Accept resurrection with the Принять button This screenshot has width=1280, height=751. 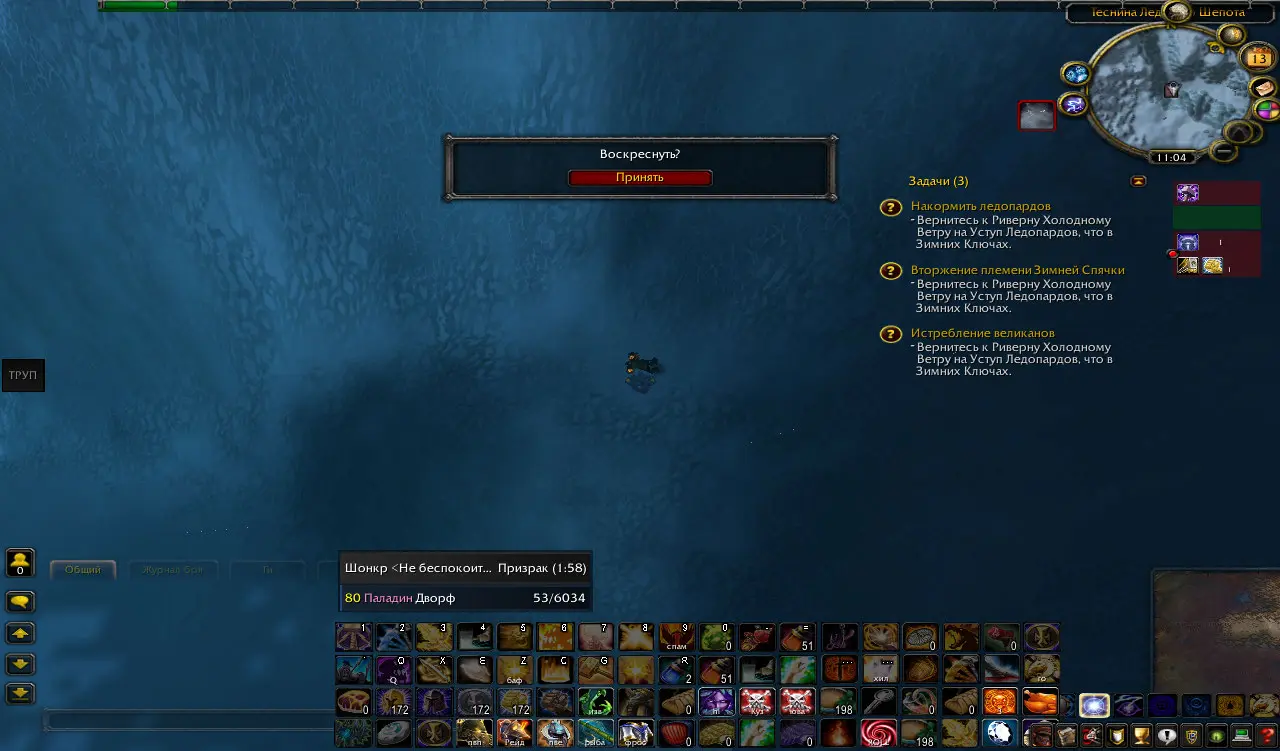click(x=640, y=177)
